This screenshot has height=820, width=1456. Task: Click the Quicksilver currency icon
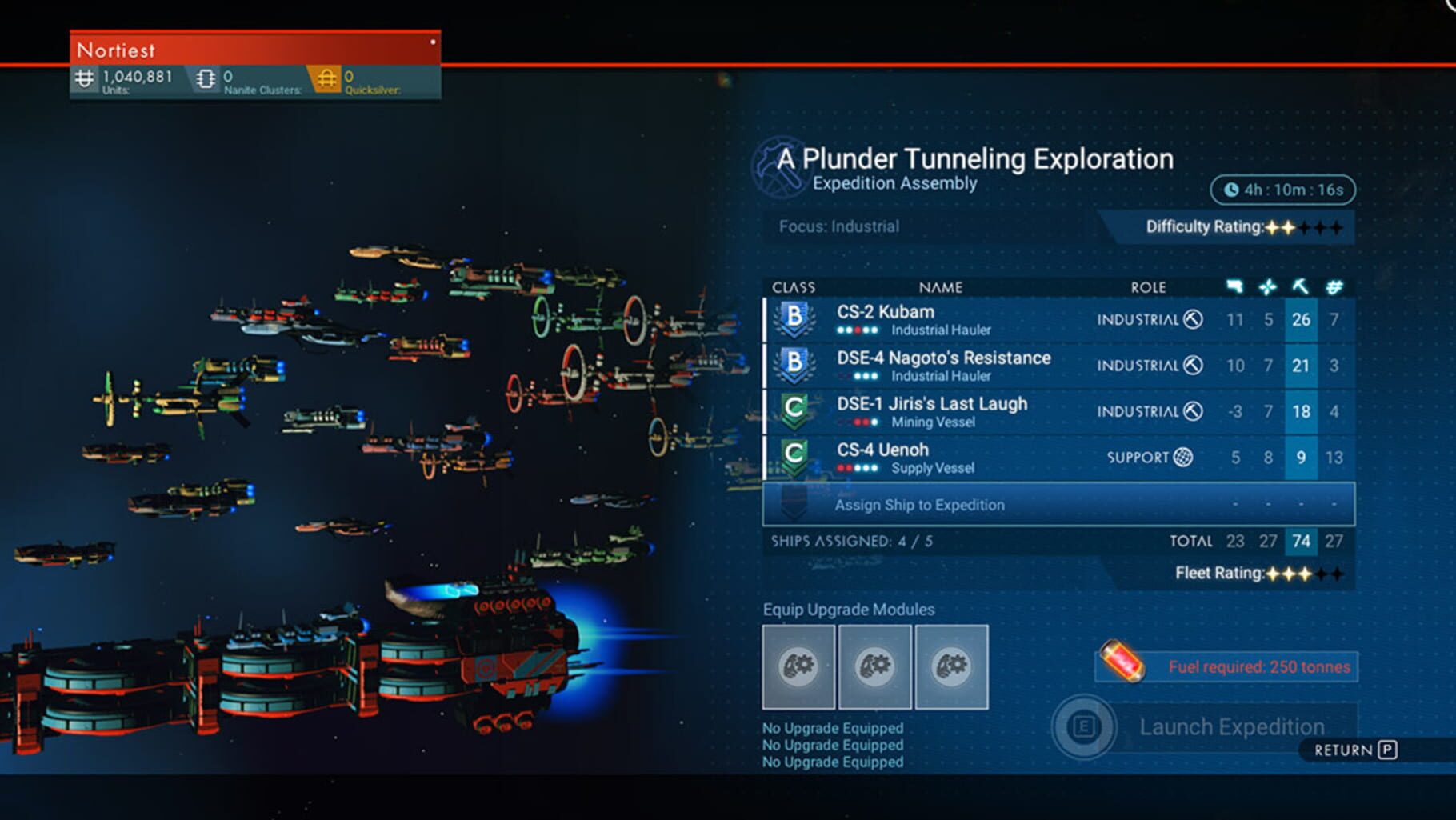(x=327, y=78)
